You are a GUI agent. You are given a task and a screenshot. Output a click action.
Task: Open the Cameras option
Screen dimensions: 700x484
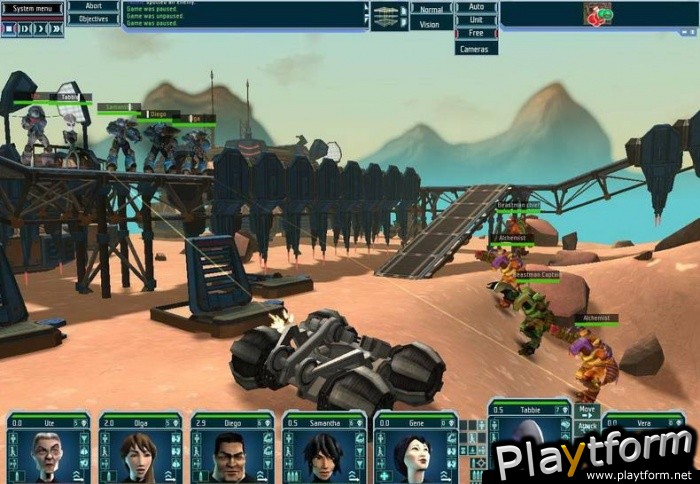point(476,47)
